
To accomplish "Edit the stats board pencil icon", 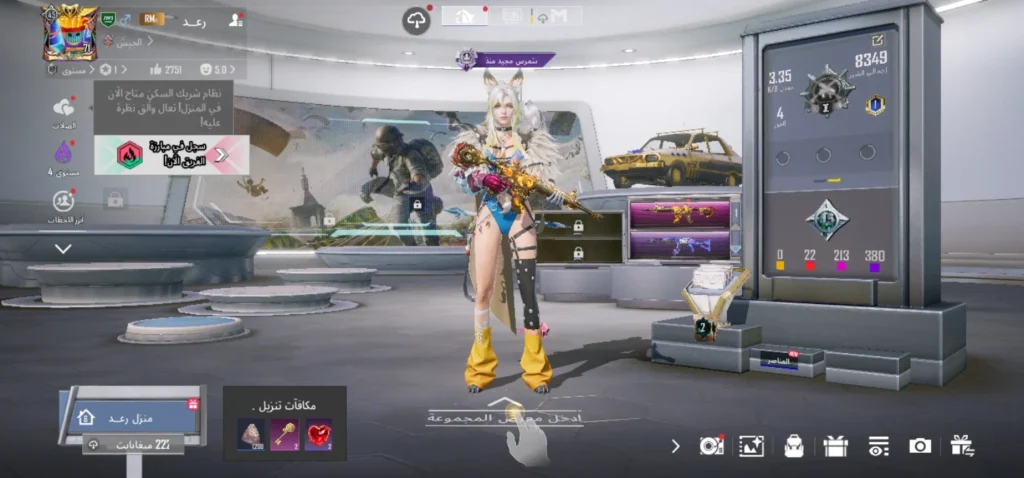I will click(x=877, y=40).
